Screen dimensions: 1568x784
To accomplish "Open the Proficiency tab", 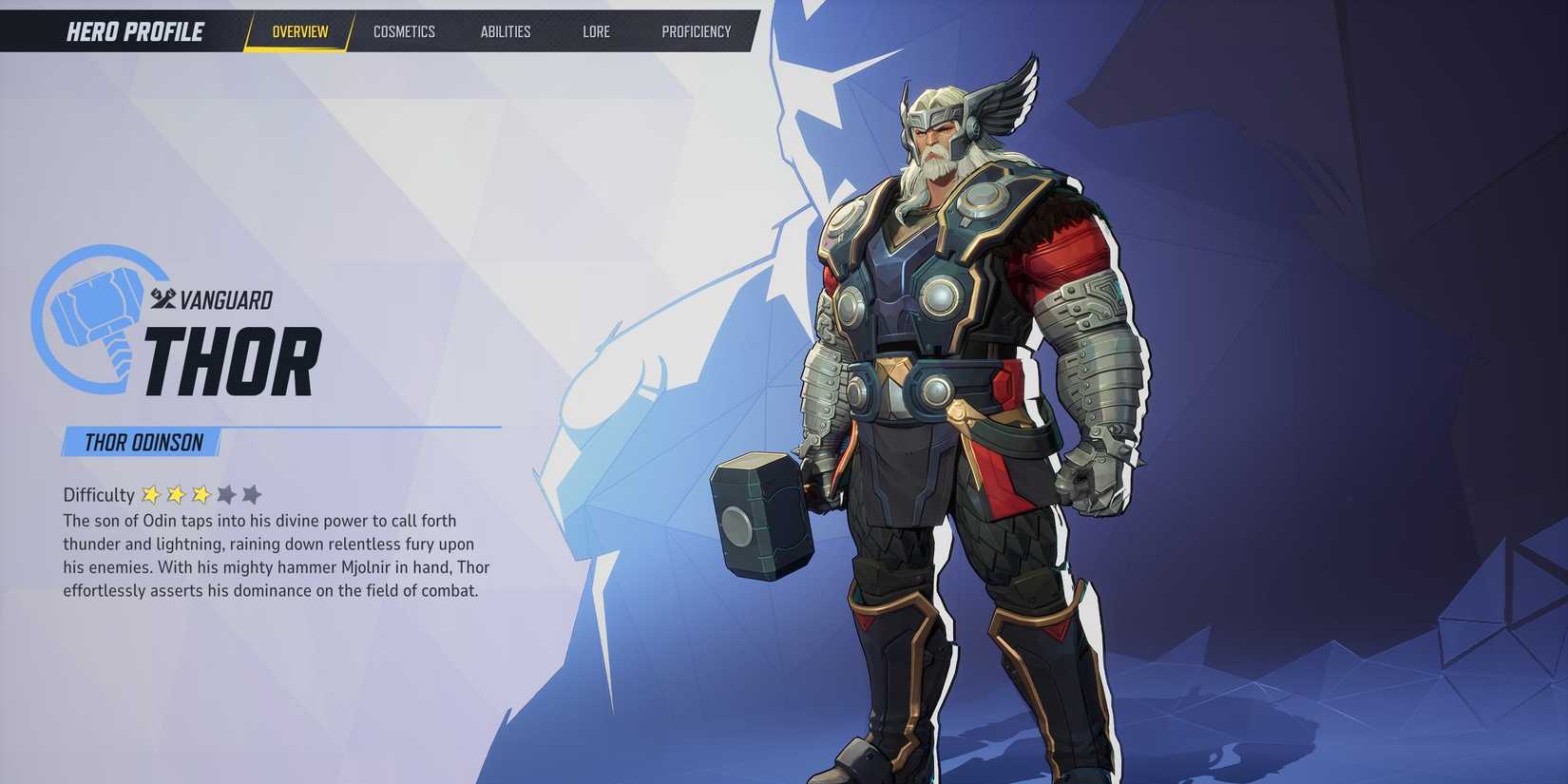I will click(x=696, y=30).
